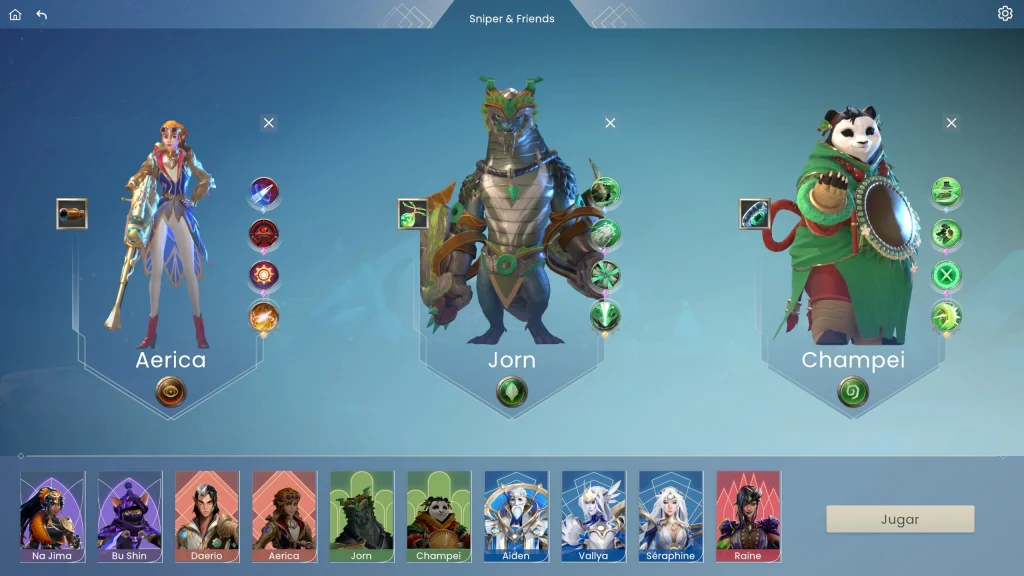Image resolution: width=1024 pixels, height=576 pixels.
Task: Open Champei's ring equipment slot
Action: click(x=755, y=214)
